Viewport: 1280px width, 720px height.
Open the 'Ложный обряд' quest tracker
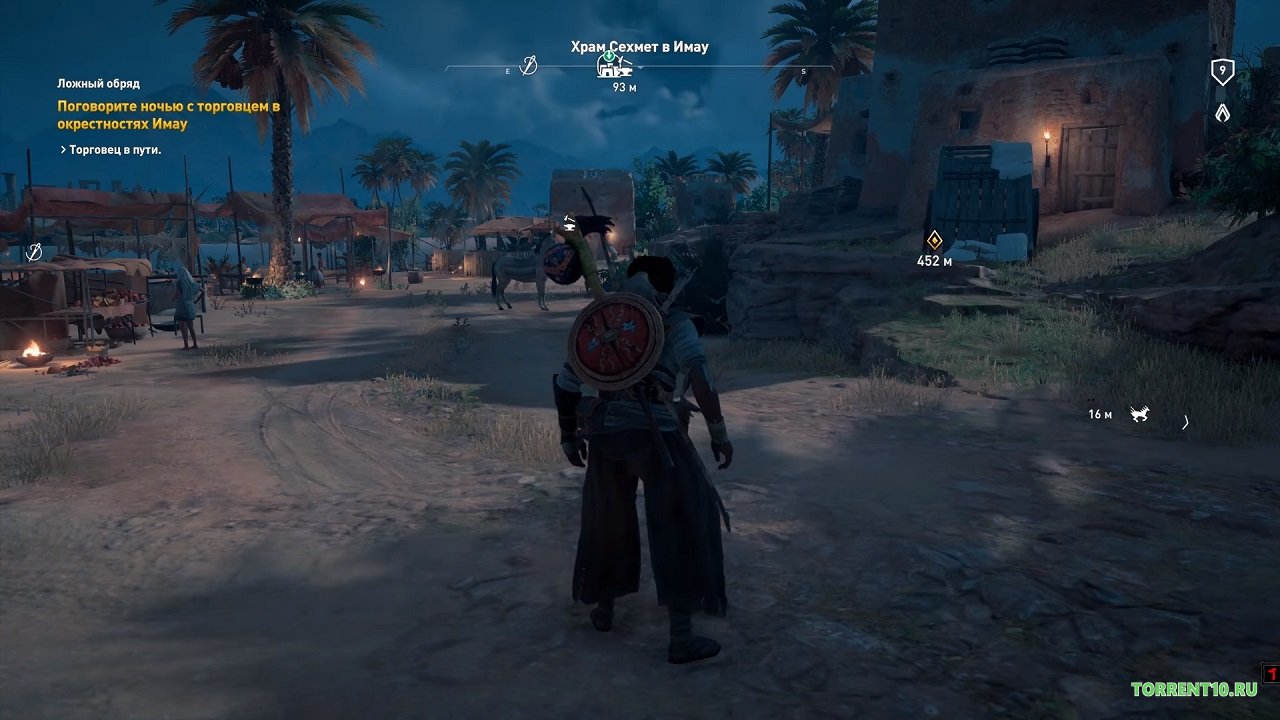point(98,84)
